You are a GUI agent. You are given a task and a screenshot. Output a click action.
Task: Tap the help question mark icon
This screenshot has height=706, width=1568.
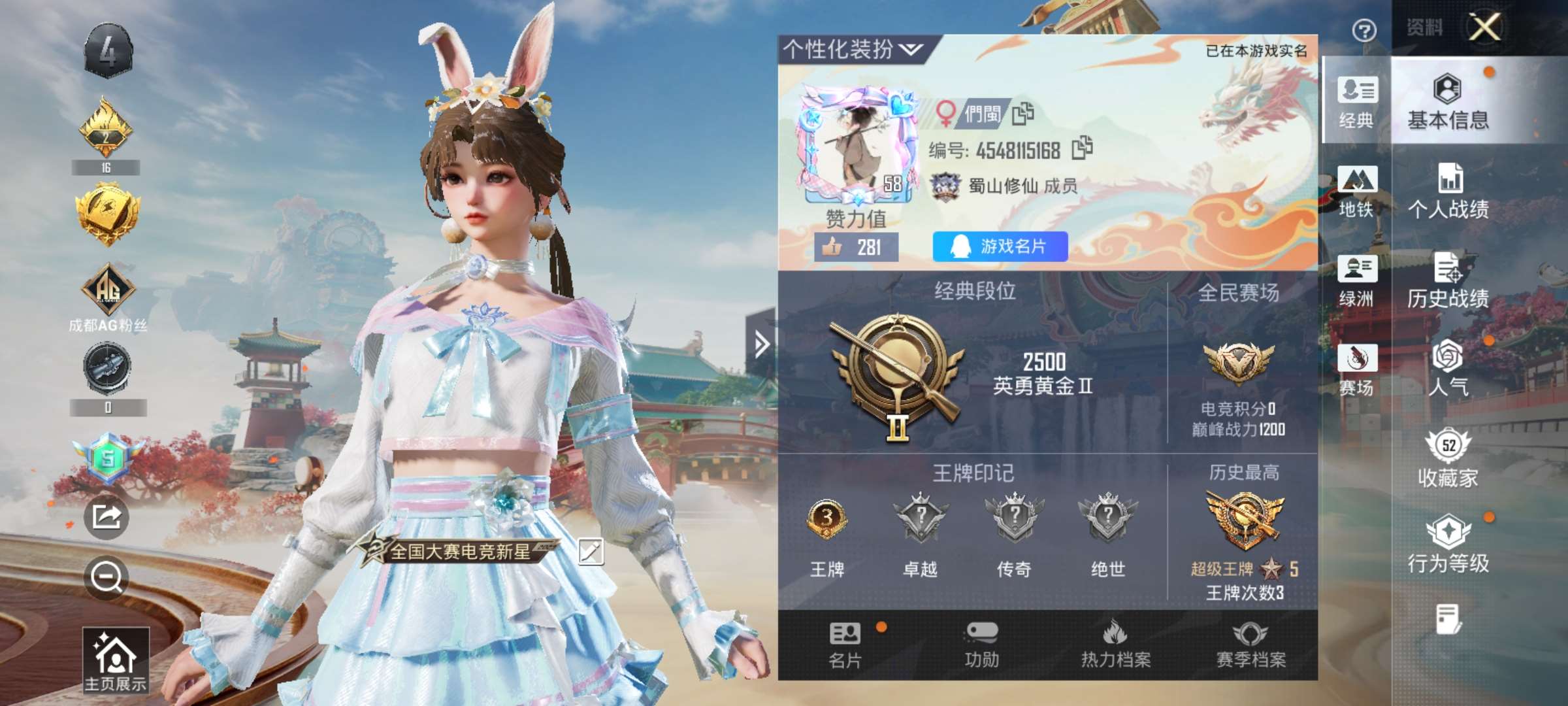point(1364,30)
